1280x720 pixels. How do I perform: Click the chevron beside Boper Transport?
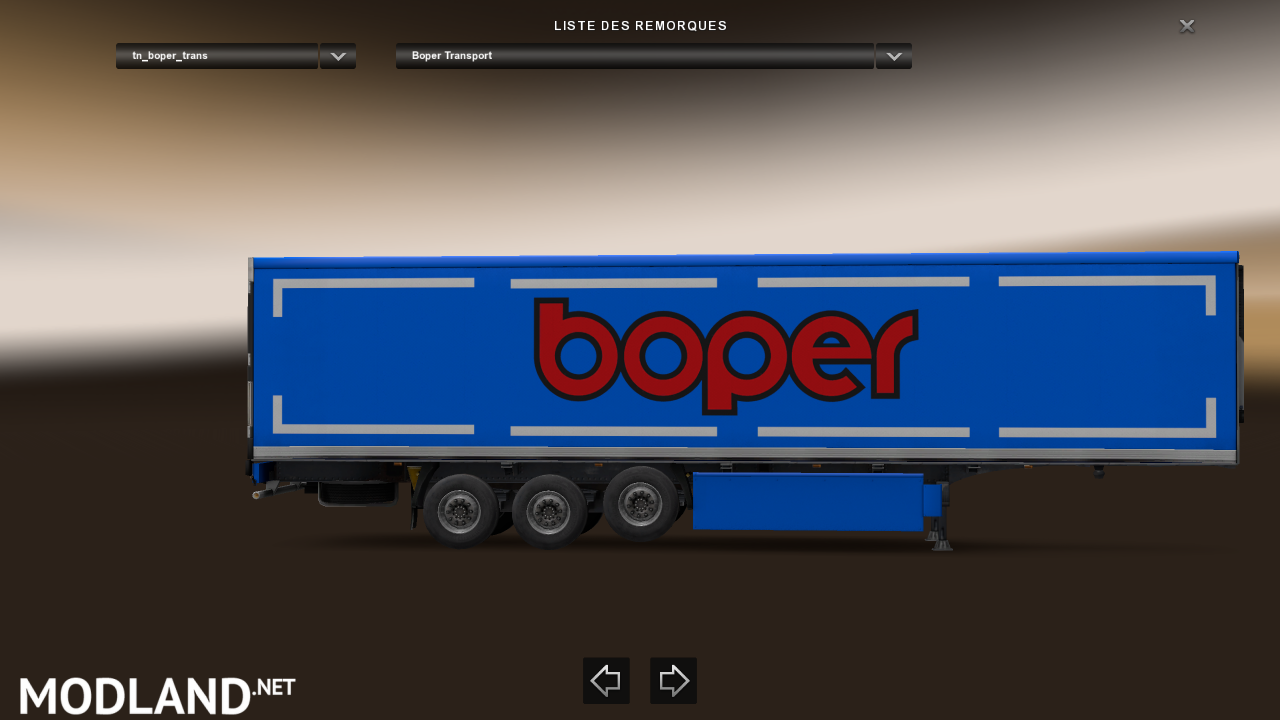point(893,56)
